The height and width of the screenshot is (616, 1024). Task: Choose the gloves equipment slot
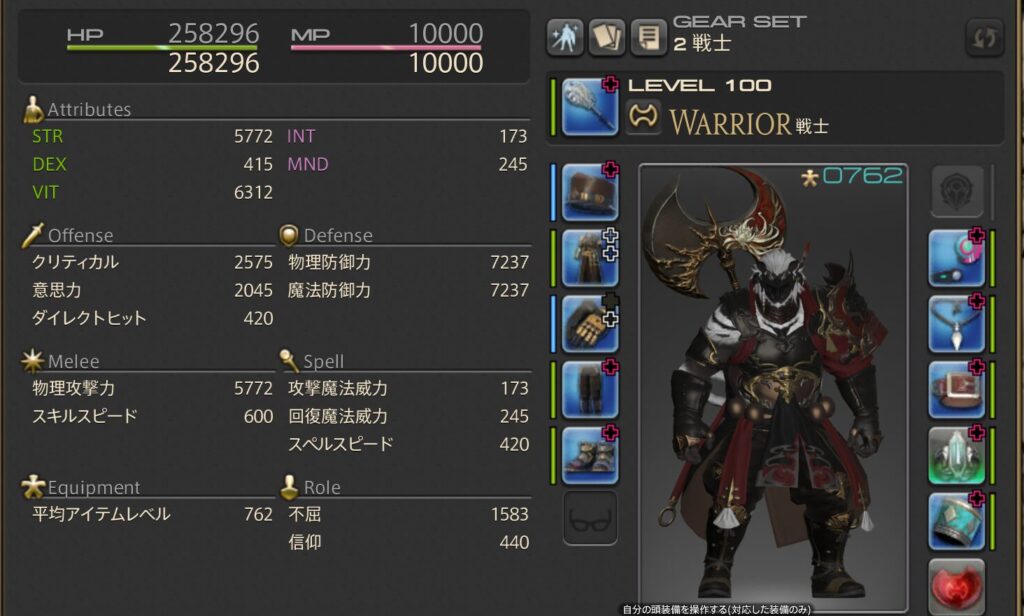[x=589, y=324]
